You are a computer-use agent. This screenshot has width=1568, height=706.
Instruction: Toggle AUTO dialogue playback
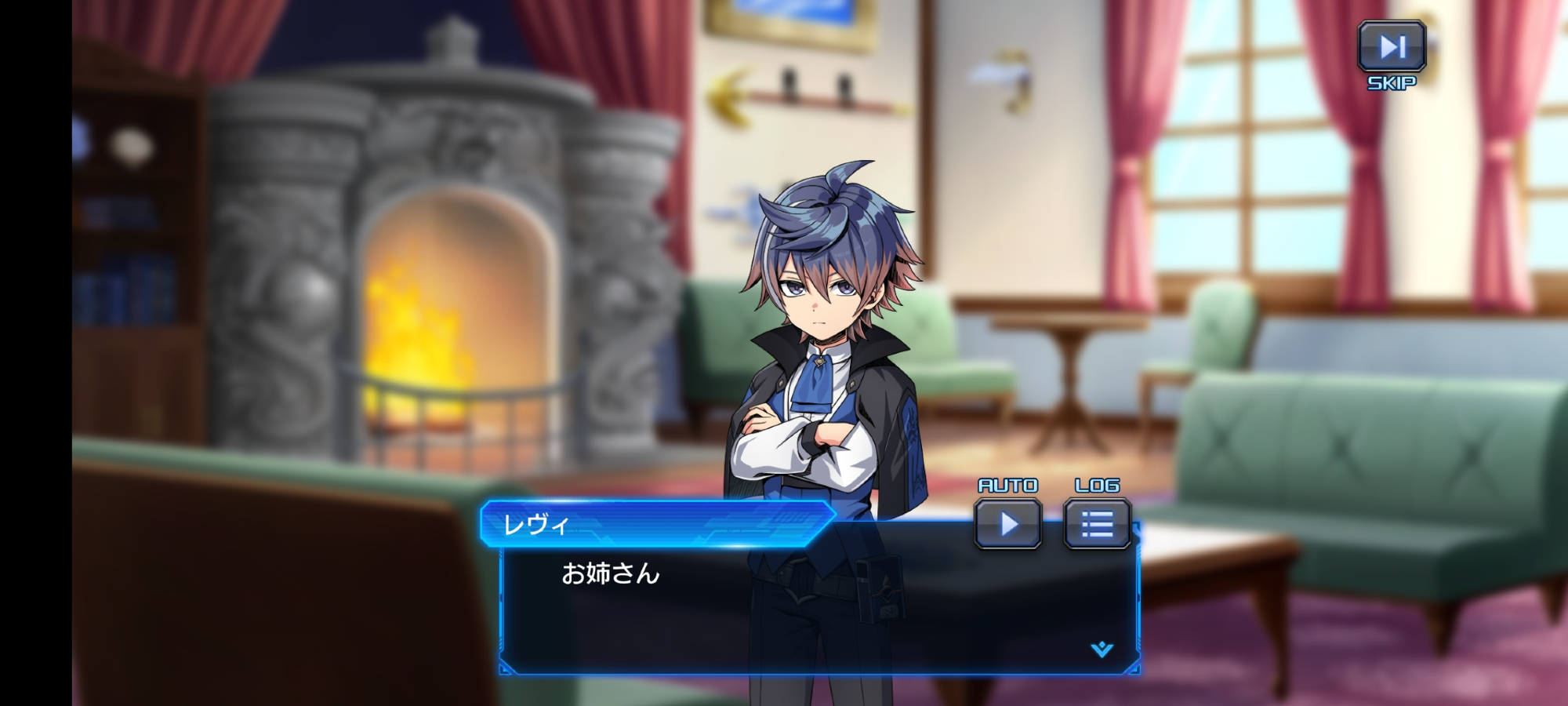(x=1008, y=523)
